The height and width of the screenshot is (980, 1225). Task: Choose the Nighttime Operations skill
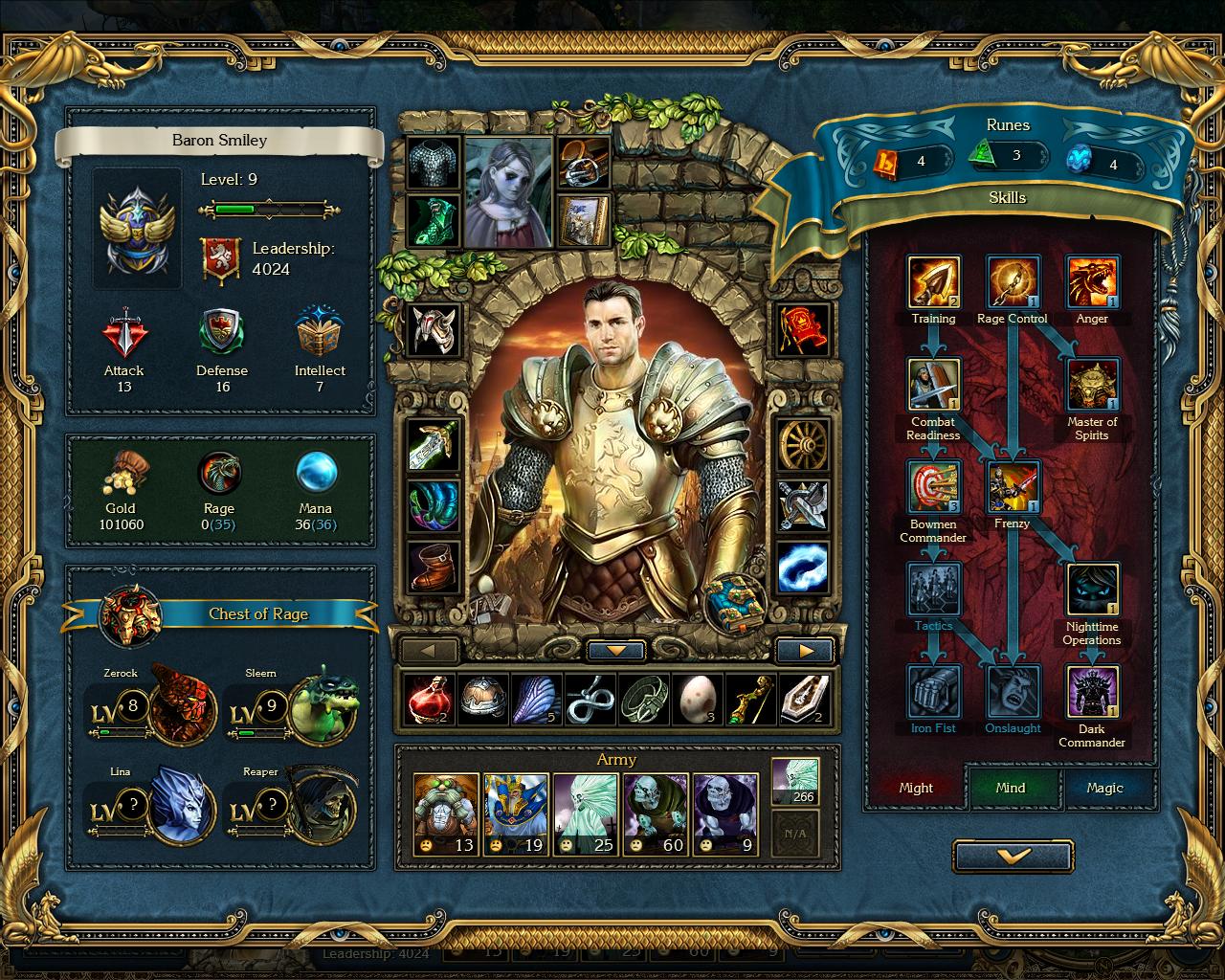point(1092,590)
